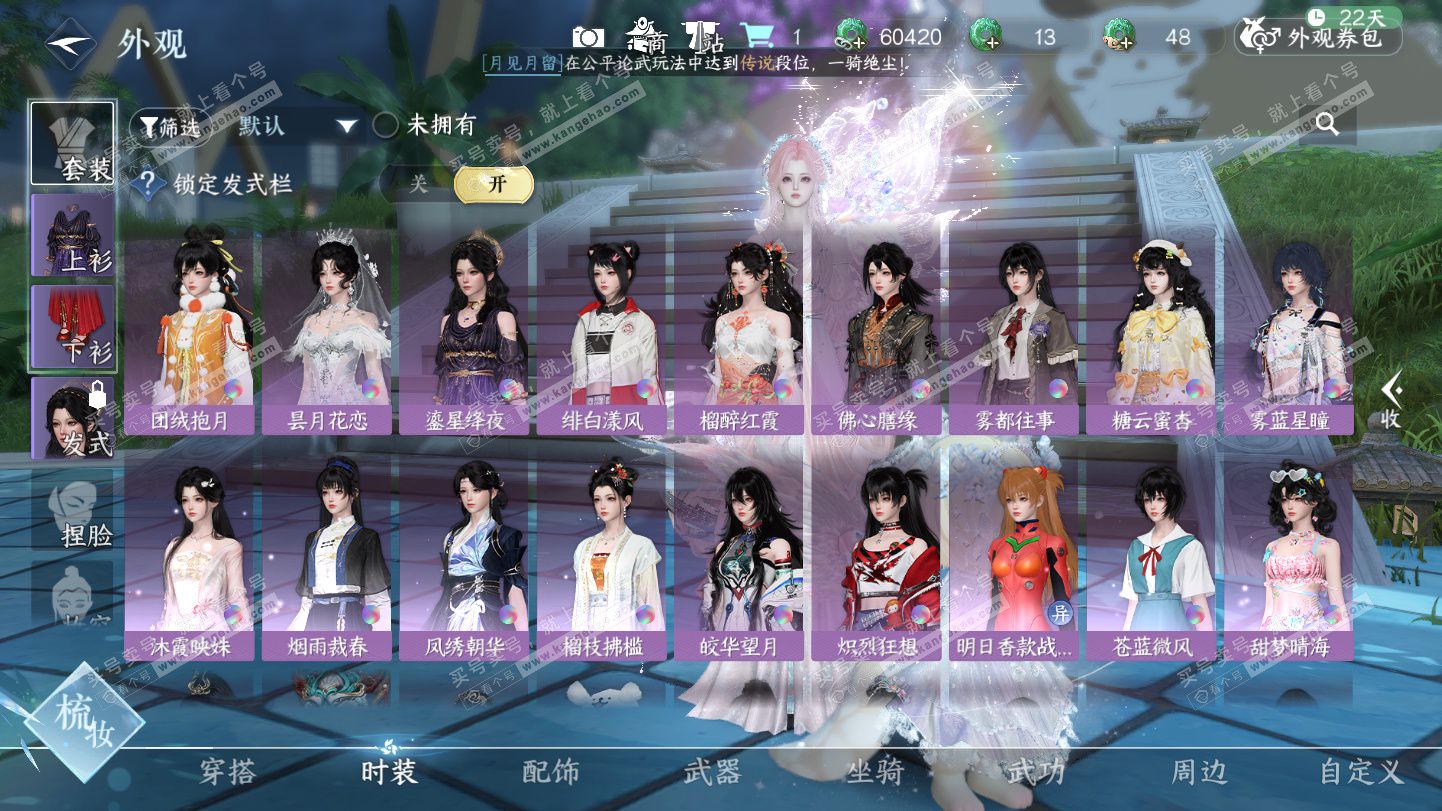This screenshot has width=1442, height=811.
Task: Choose the 发式 hairstyle category
Action: [72, 418]
